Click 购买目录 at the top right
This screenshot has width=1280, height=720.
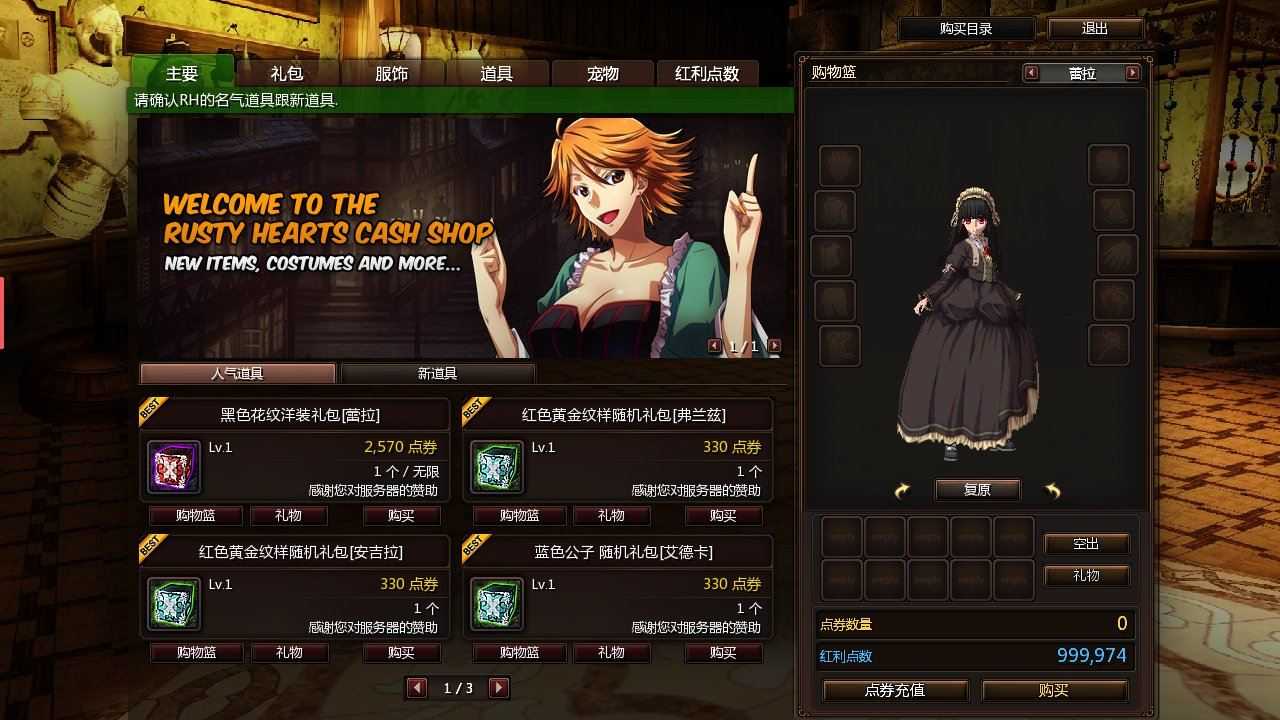coord(966,28)
